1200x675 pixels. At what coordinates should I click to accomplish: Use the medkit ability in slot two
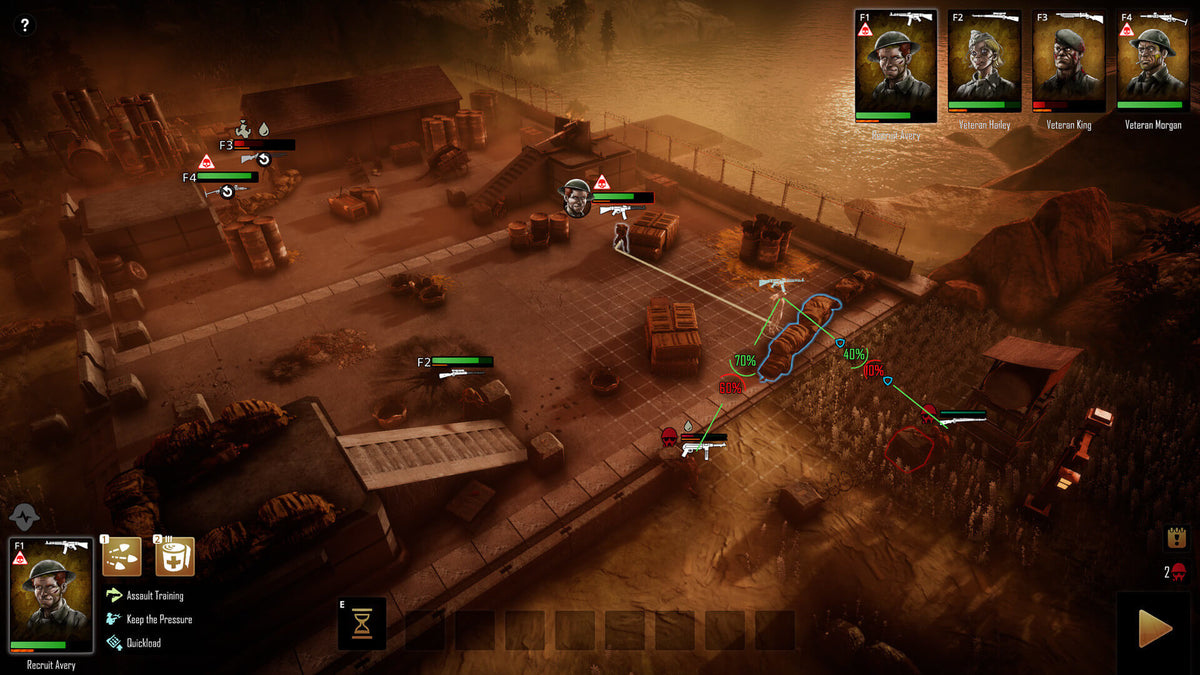coord(175,556)
